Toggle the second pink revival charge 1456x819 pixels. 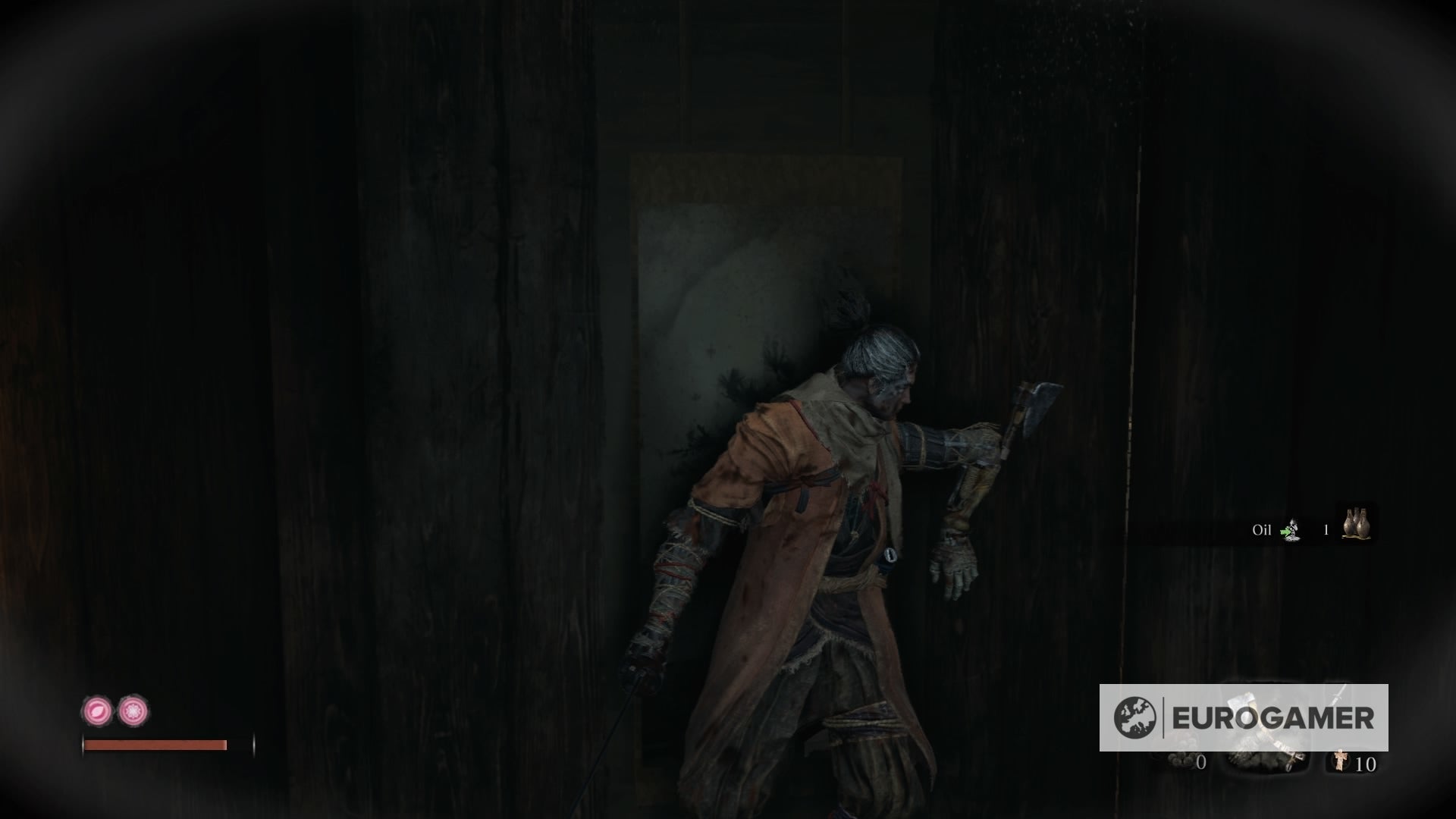133,711
